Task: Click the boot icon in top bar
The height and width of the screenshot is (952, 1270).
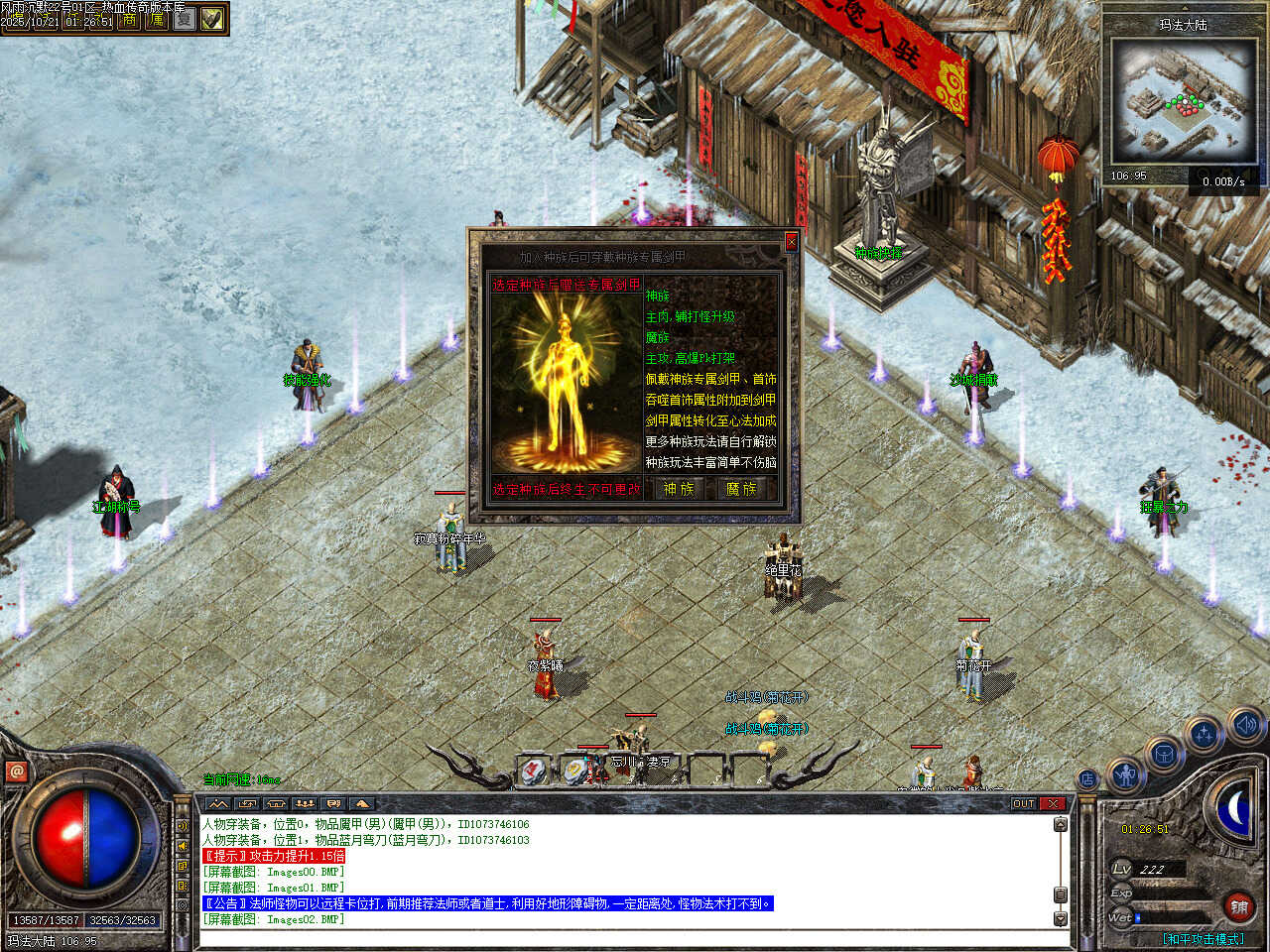Action: coord(212,20)
